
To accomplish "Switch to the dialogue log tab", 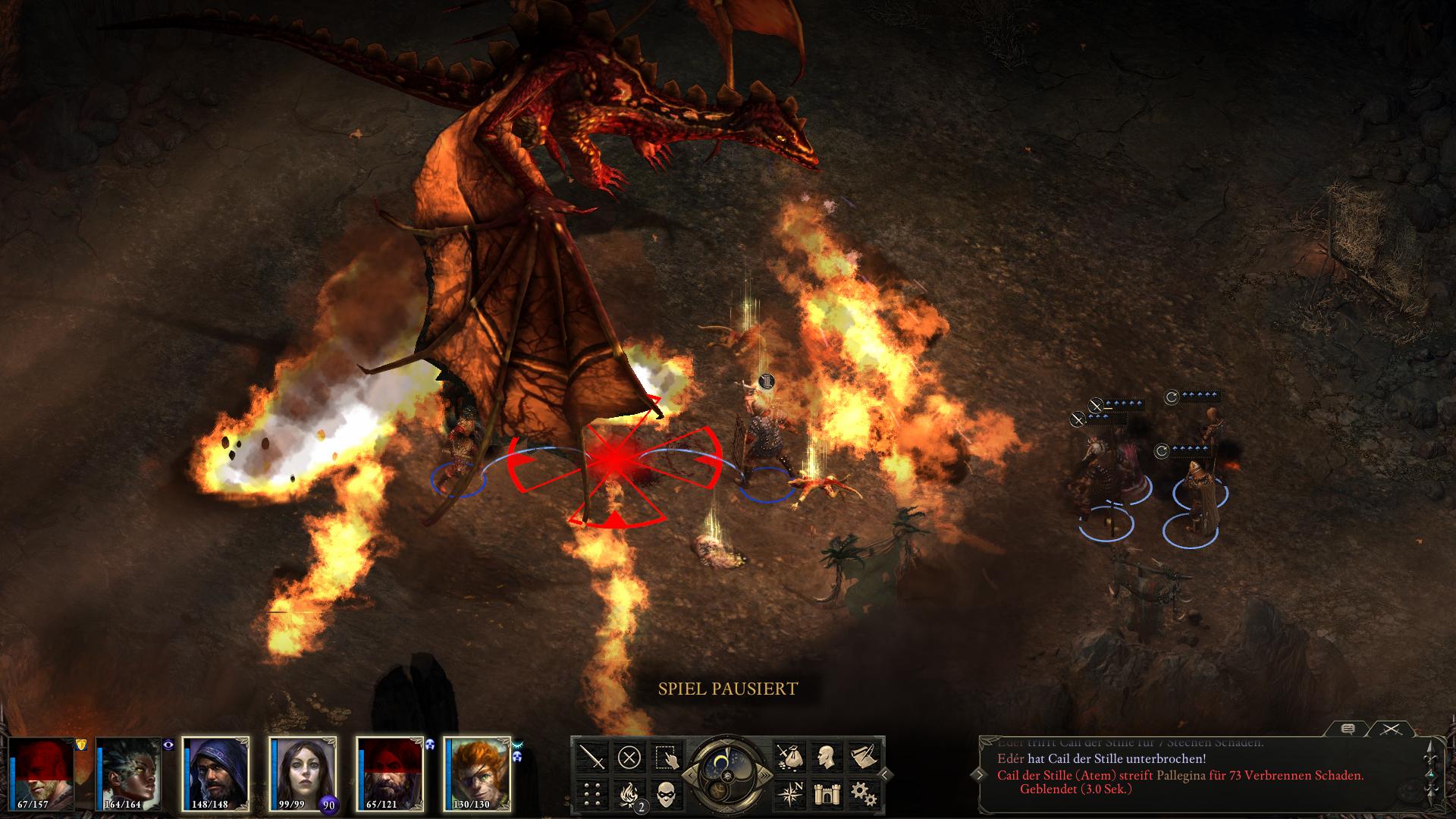I will tap(1348, 729).
